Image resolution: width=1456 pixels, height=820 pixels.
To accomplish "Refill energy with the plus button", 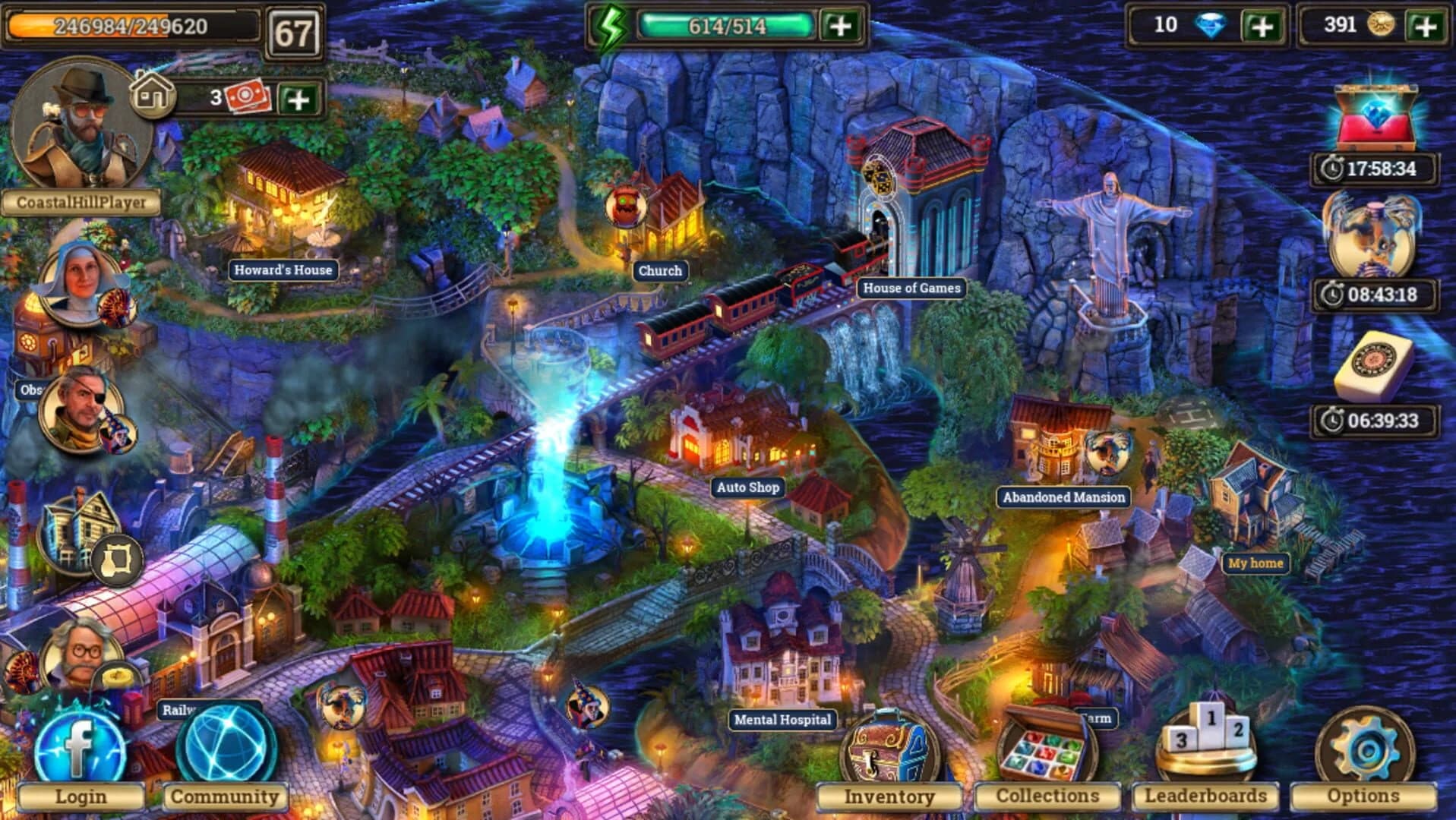I will coord(843,27).
